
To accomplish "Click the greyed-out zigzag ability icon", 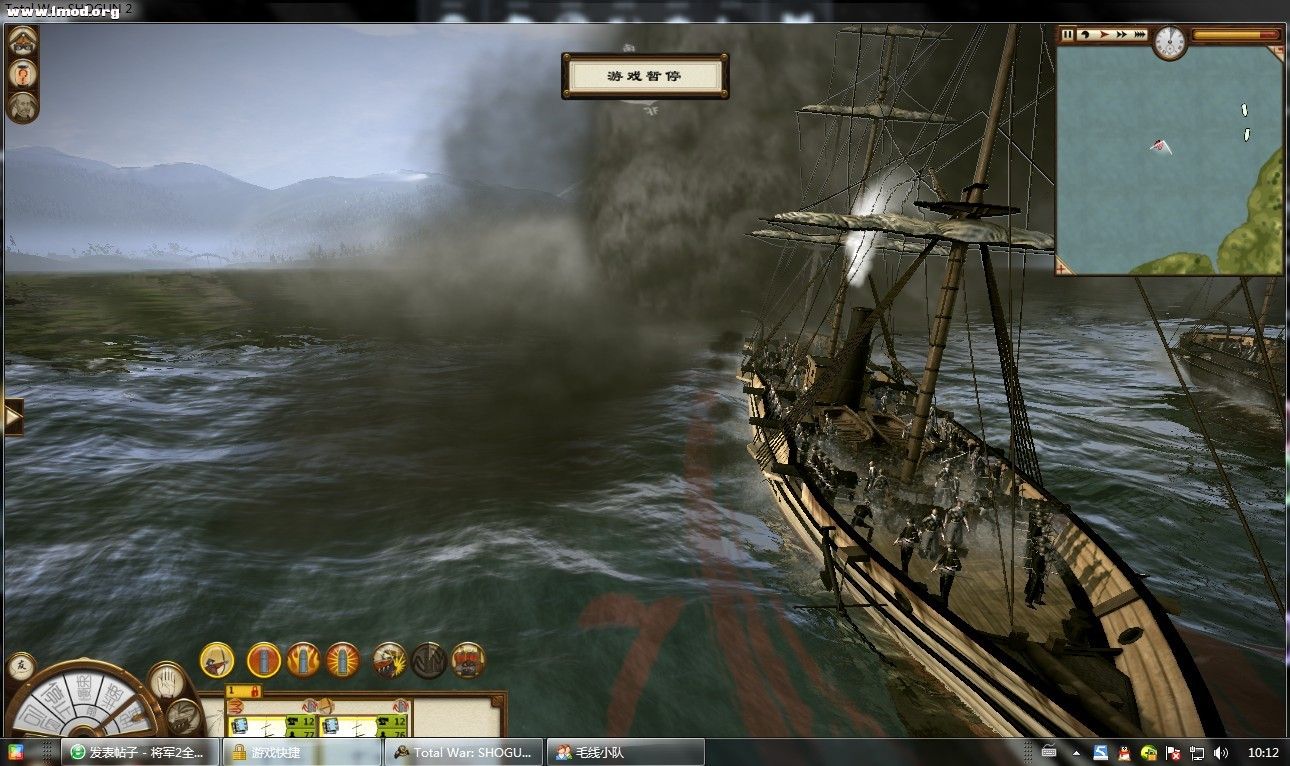I will [428, 660].
